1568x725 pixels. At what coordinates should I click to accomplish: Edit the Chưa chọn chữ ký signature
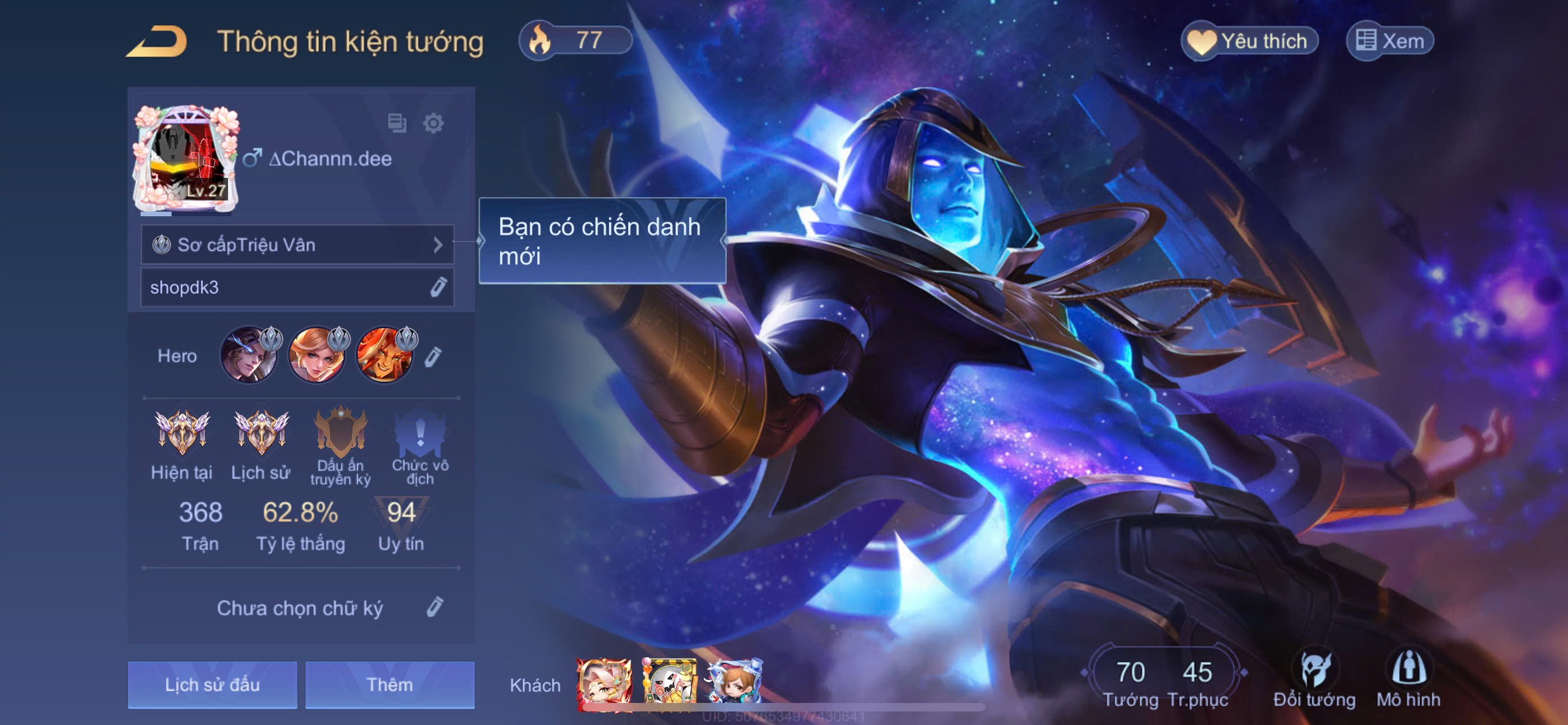435,607
